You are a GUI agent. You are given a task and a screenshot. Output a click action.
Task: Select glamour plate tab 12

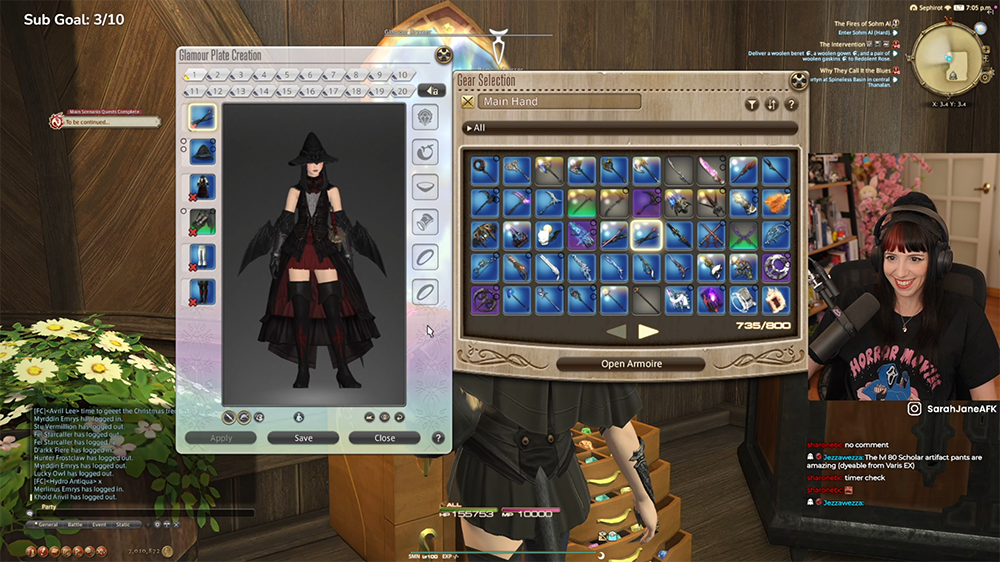click(216, 91)
